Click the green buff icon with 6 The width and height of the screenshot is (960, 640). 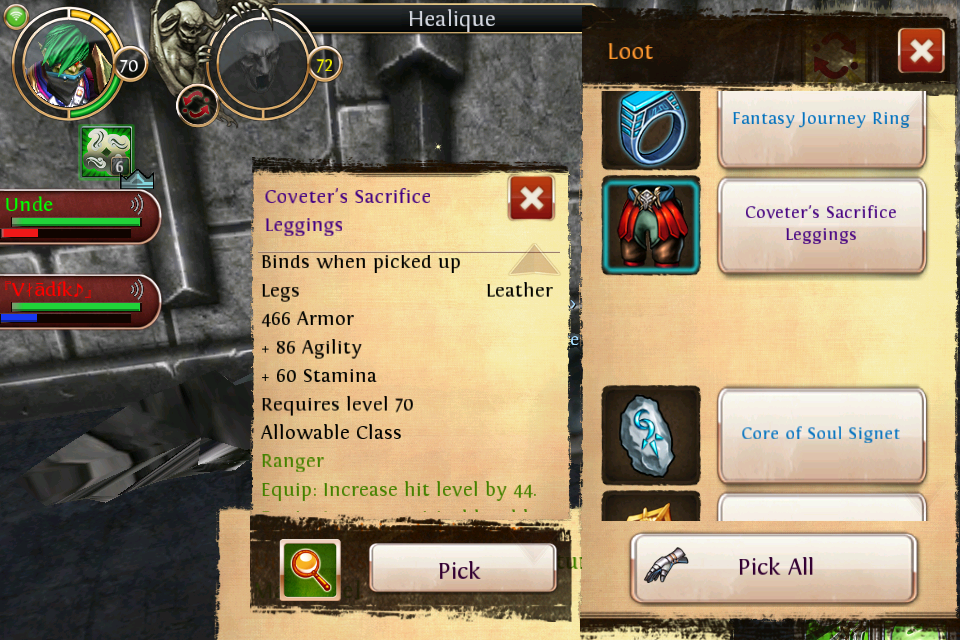coord(106,151)
